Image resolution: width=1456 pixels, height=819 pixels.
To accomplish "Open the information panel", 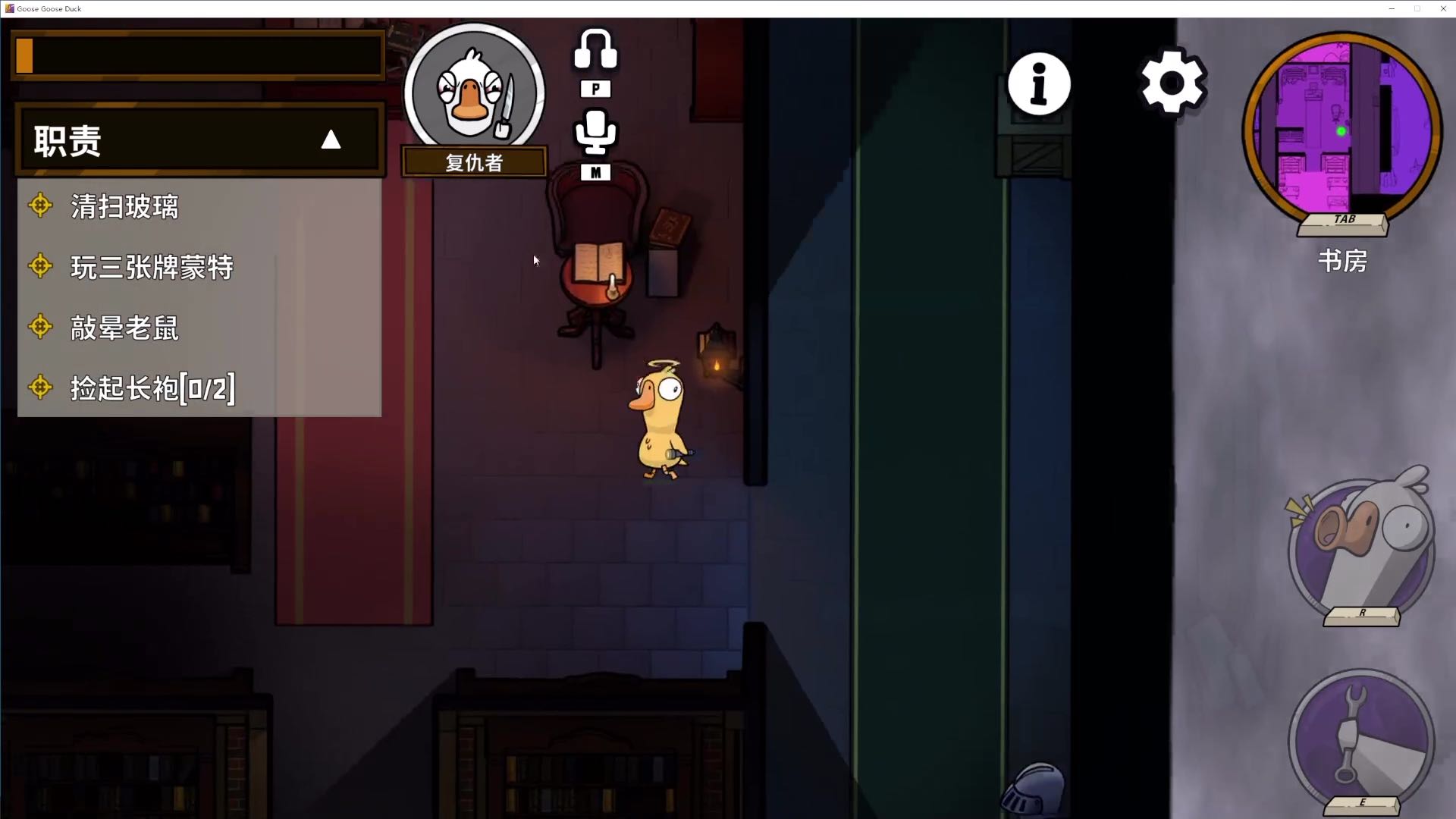I will [1039, 84].
